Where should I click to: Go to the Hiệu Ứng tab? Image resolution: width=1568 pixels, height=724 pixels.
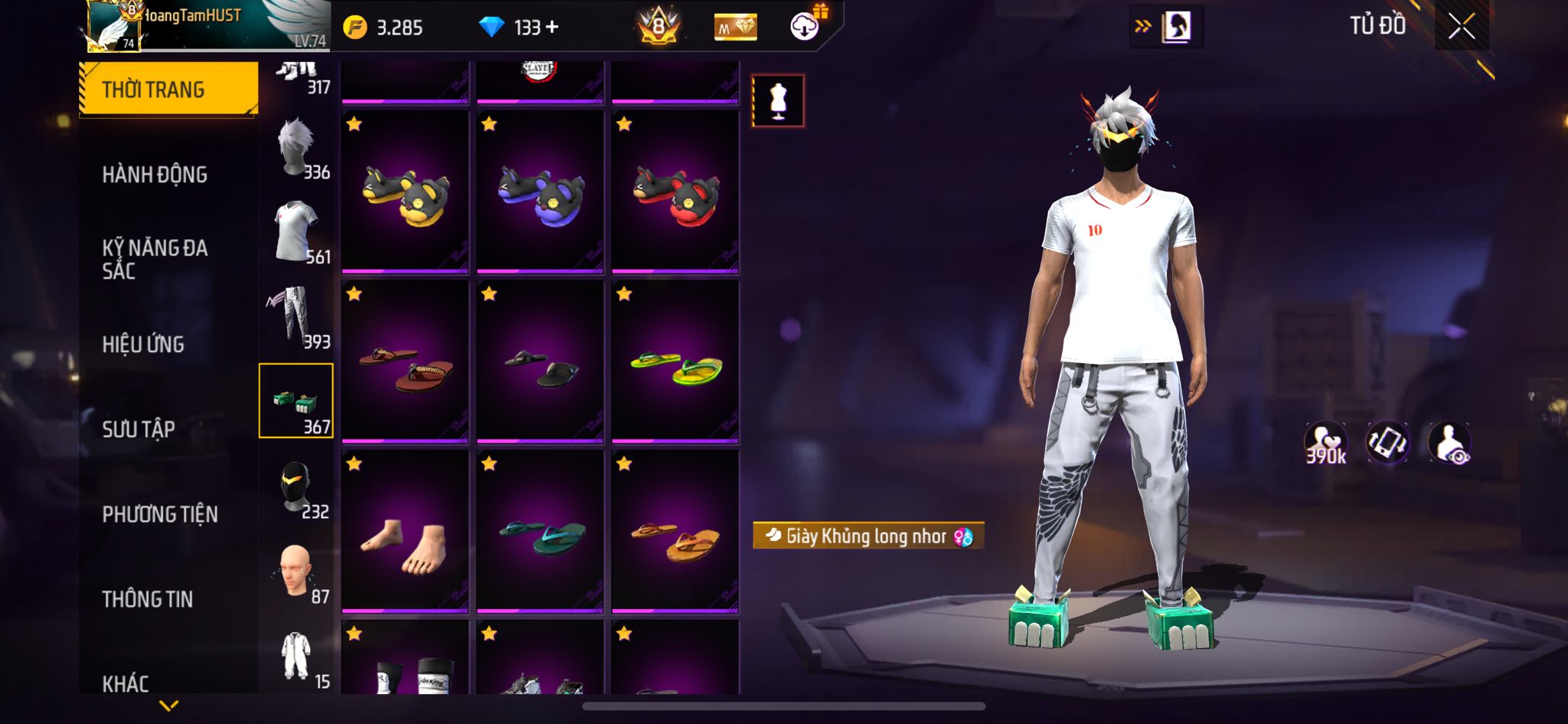143,345
